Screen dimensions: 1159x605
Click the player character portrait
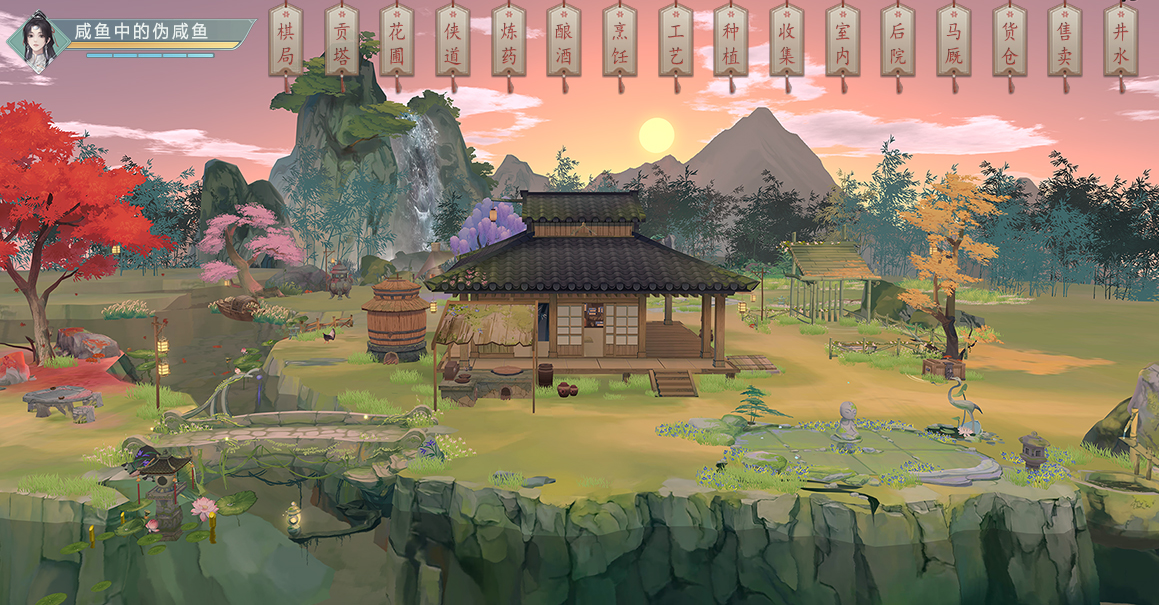pos(36,40)
